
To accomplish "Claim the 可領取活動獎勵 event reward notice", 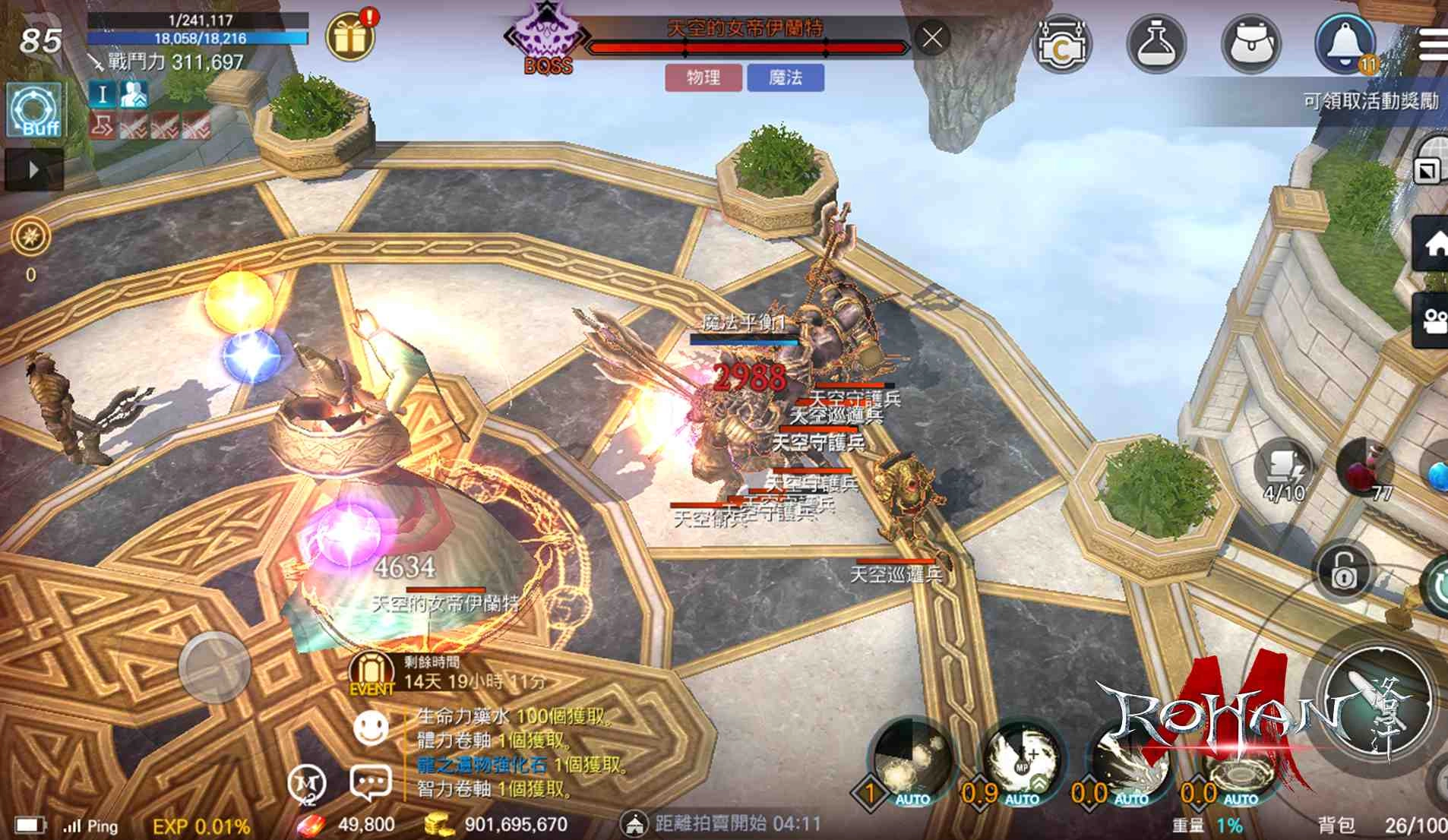I will [x=1370, y=101].
